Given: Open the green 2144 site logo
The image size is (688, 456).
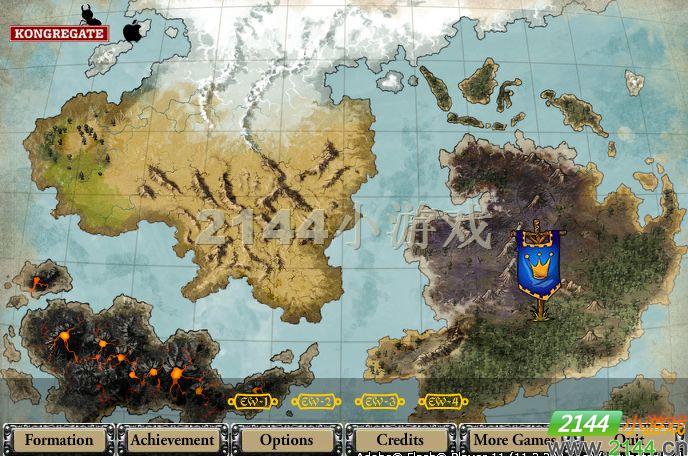Looking at the screenshot, I should 583,424.
